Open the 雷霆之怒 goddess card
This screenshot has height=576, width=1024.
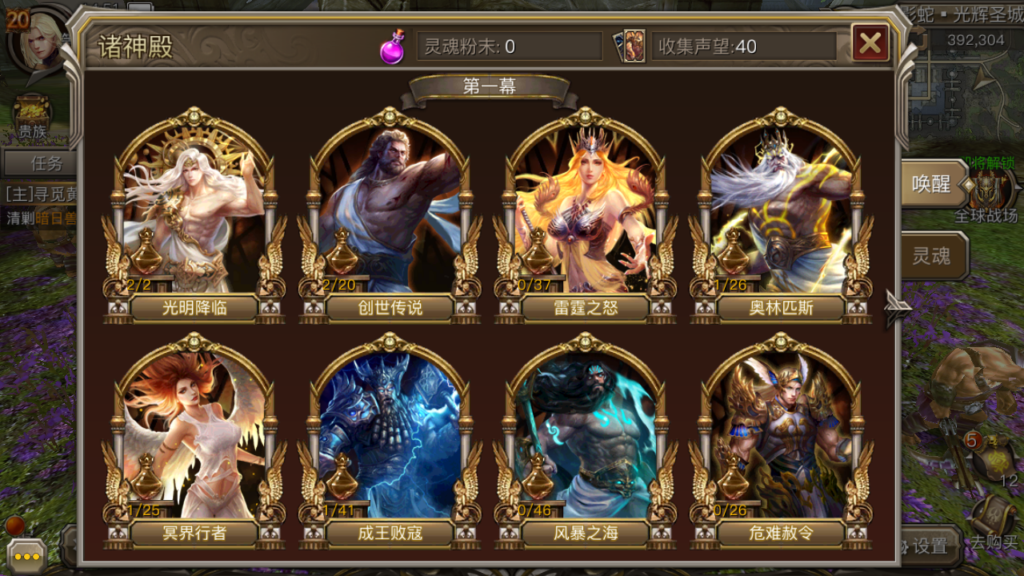[585, 215]
